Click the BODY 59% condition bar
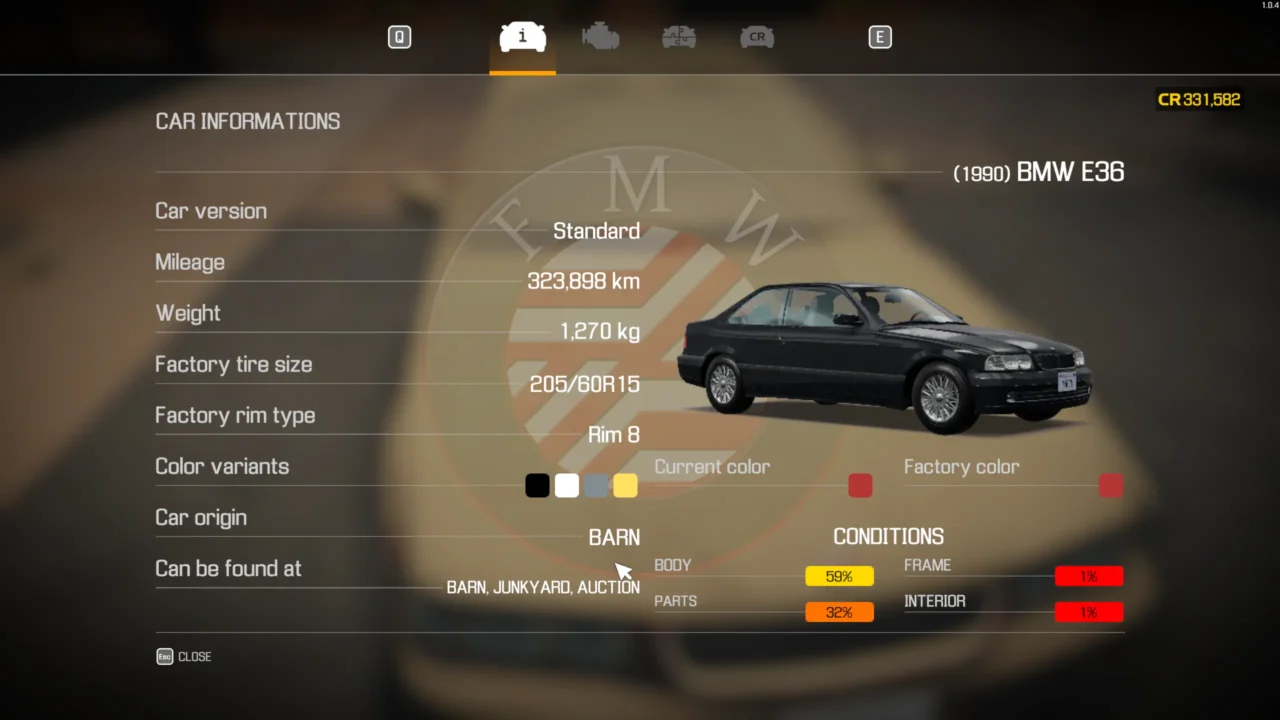1280x720 pixels. click(839, 576)
